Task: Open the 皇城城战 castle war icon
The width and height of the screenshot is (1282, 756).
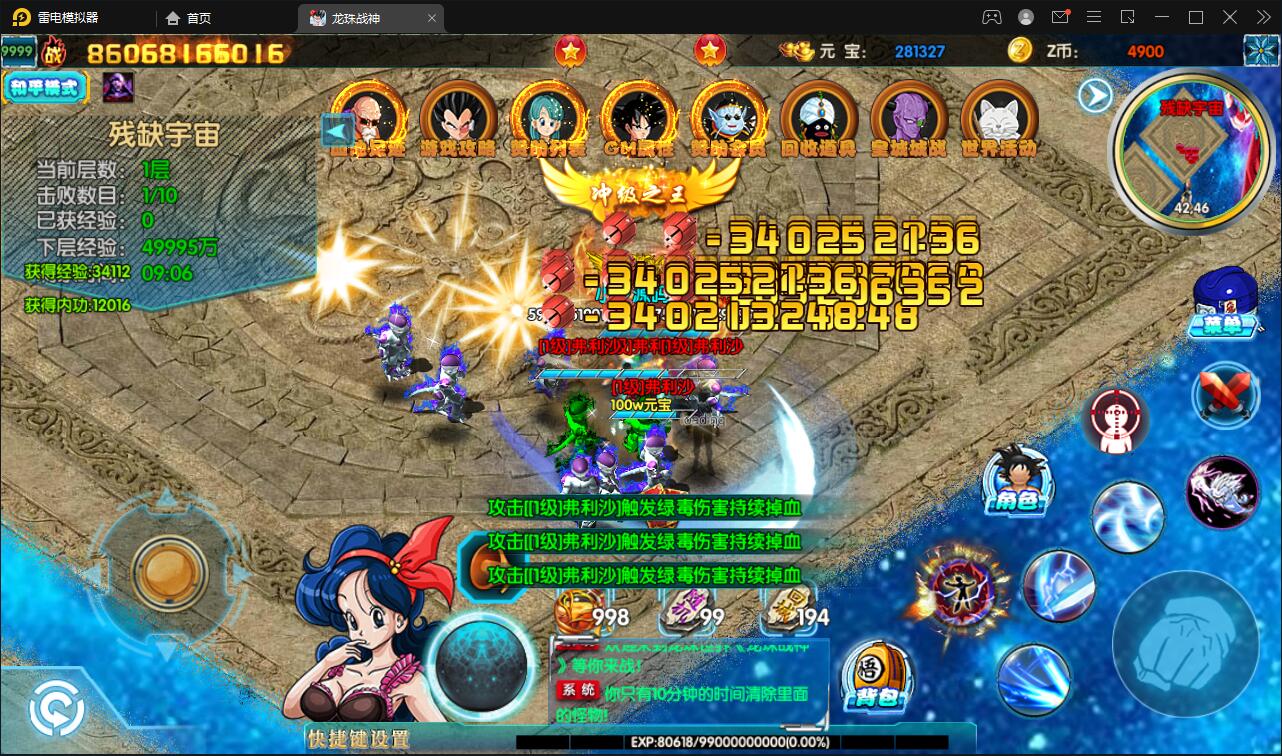Action: pos(908,118)
